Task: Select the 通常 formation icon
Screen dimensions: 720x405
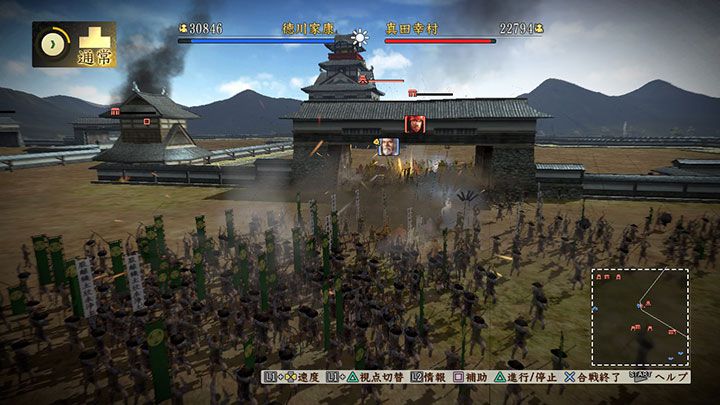Action: pyautogui.click(x=96, y=45)
